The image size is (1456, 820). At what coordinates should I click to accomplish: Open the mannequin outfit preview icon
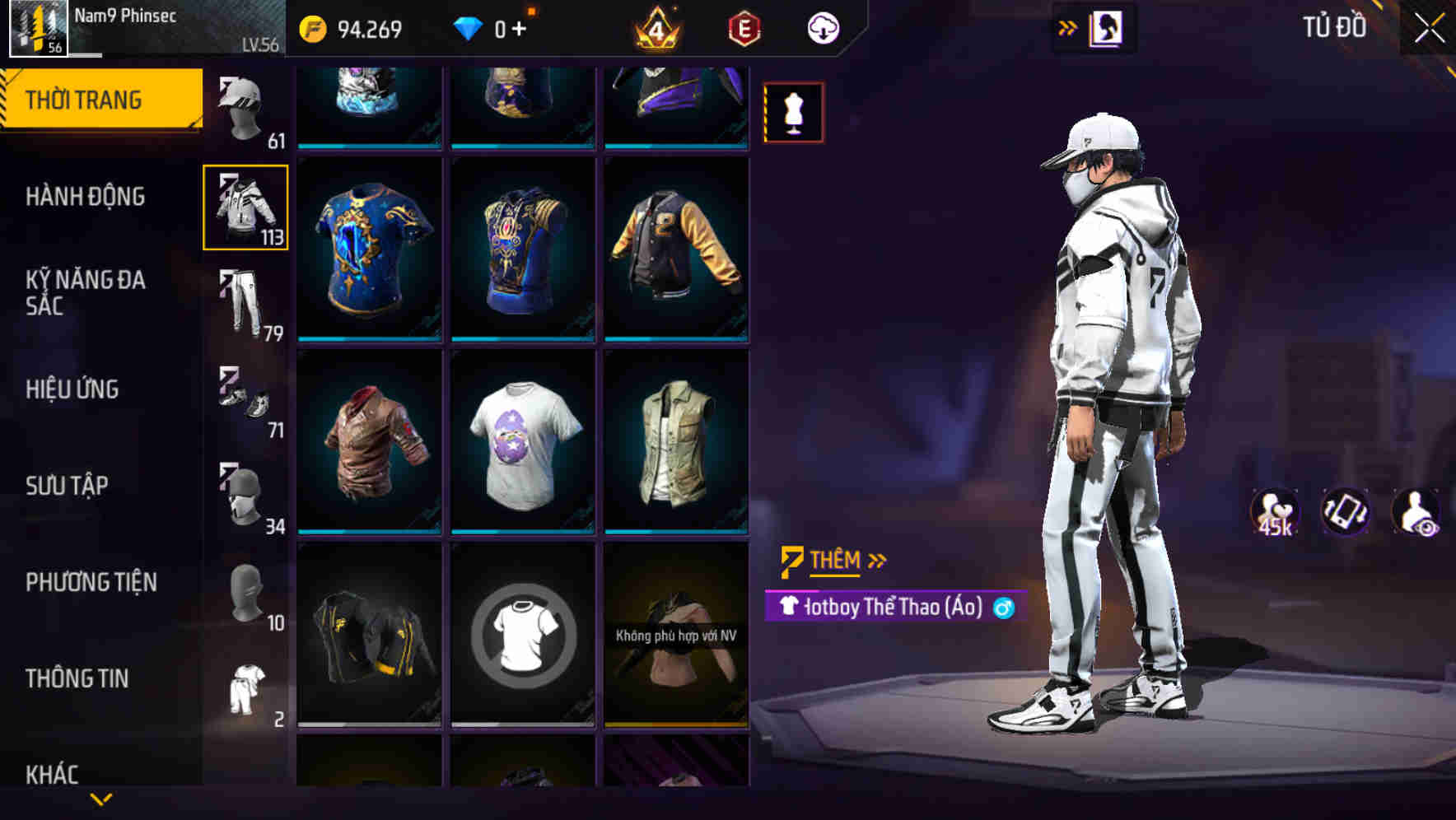792,111
